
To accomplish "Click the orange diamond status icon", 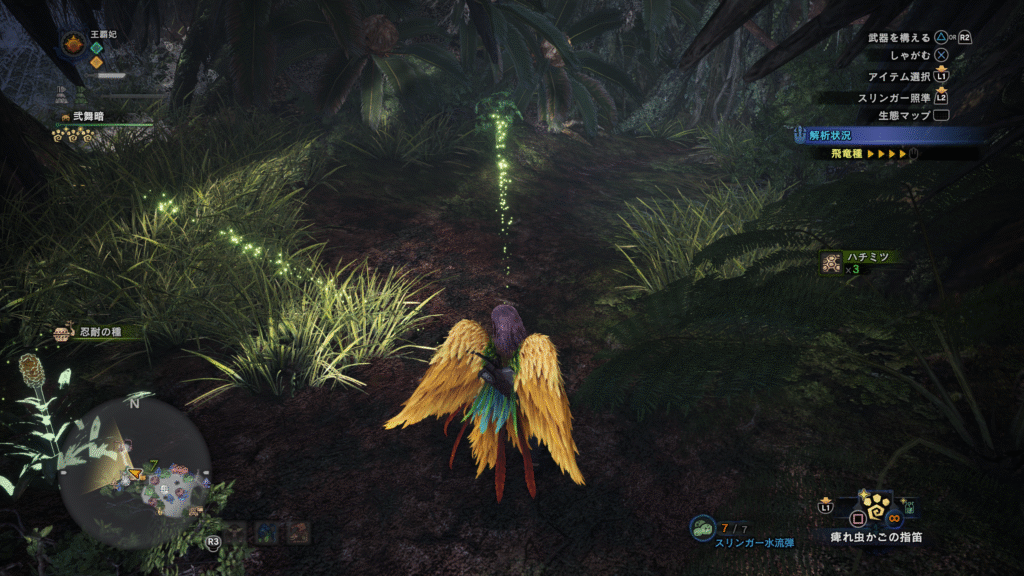I will click(96, 62).
